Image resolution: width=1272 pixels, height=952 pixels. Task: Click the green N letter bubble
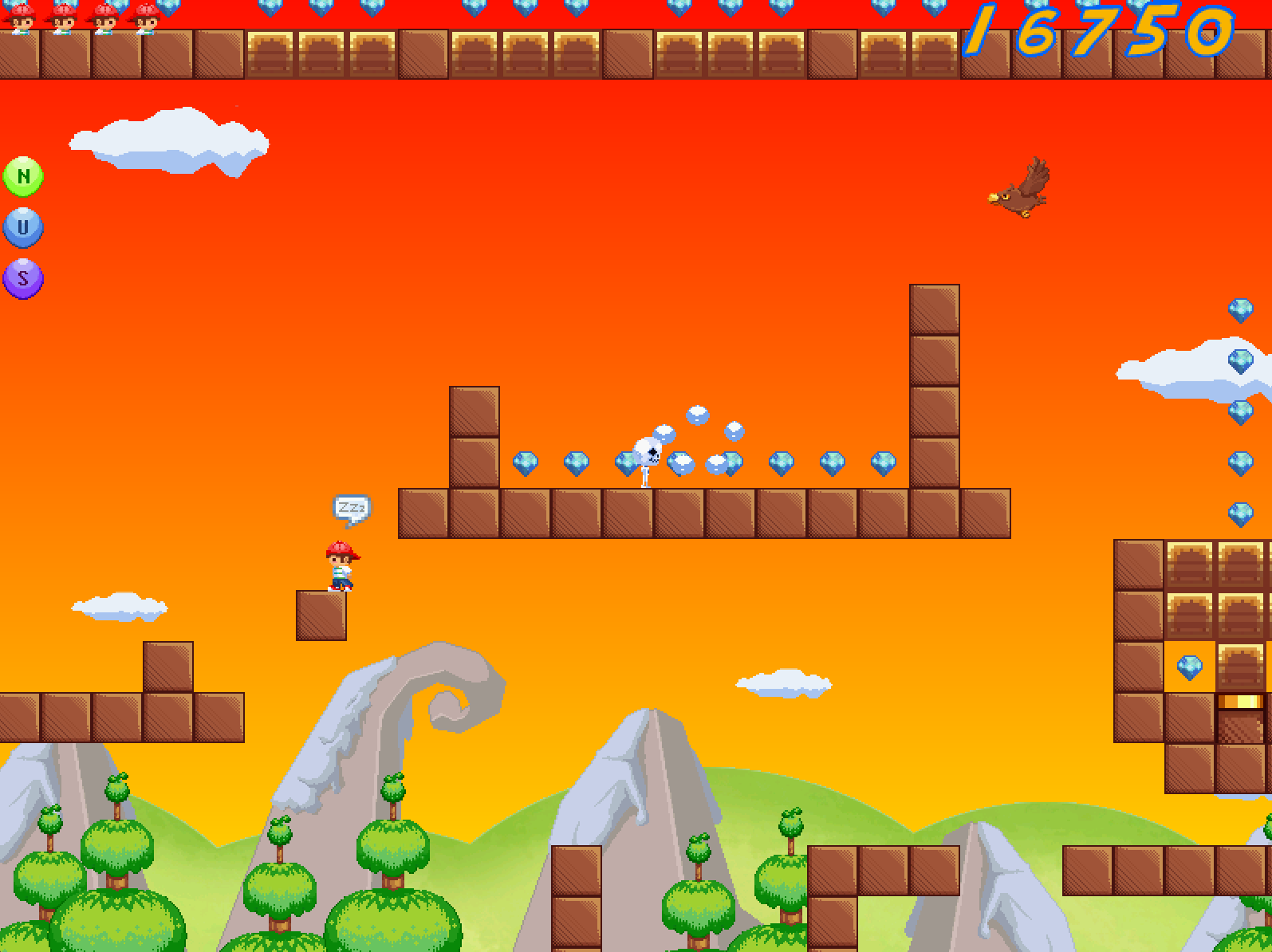[x=23, y=176]
